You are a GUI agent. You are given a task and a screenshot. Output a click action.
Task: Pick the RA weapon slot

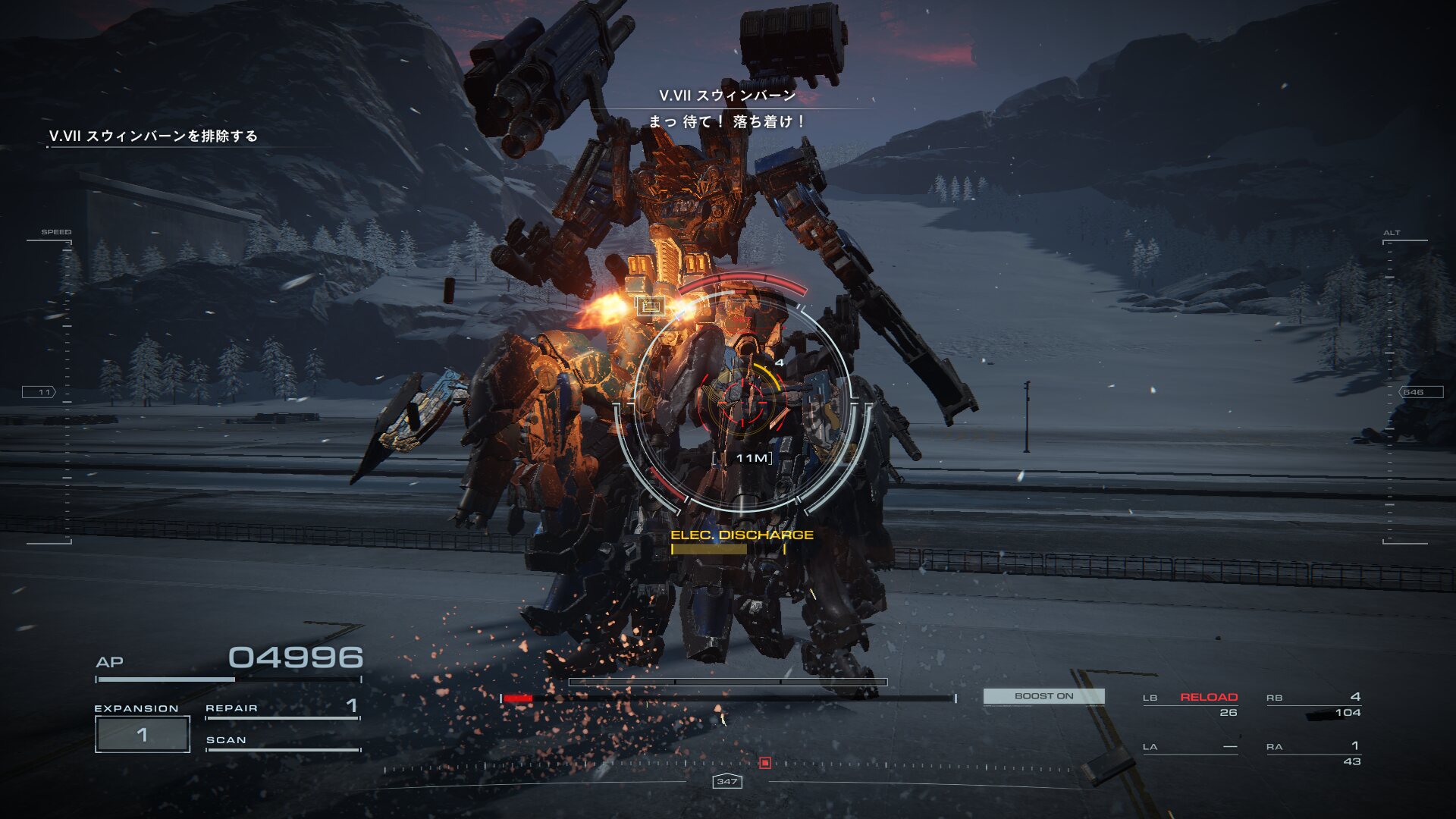[1314, 753]
